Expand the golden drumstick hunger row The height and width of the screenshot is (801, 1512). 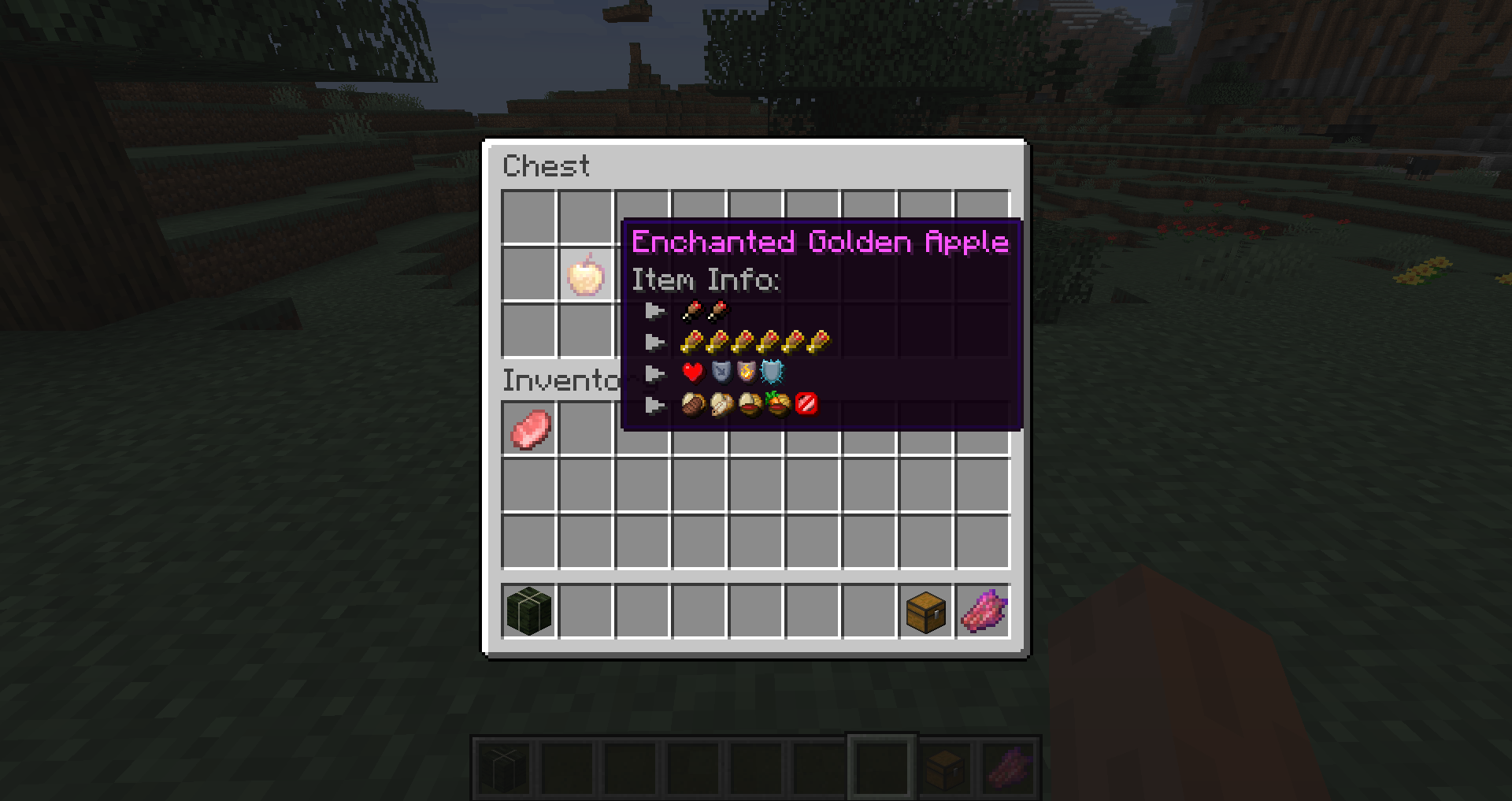click(x=655, y=341)
